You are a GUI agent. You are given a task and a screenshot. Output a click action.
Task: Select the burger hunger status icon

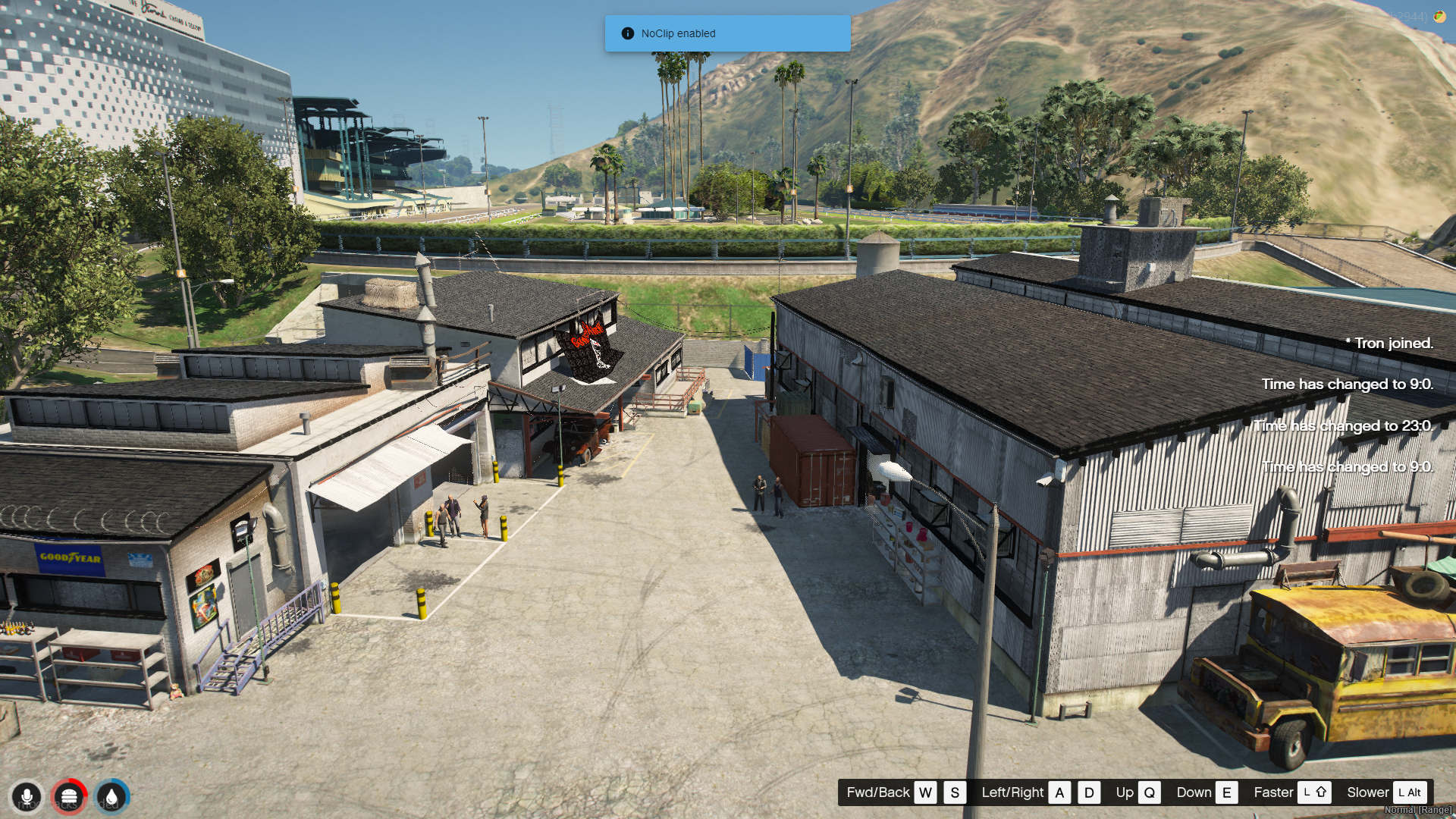click(x=69, y=797)
